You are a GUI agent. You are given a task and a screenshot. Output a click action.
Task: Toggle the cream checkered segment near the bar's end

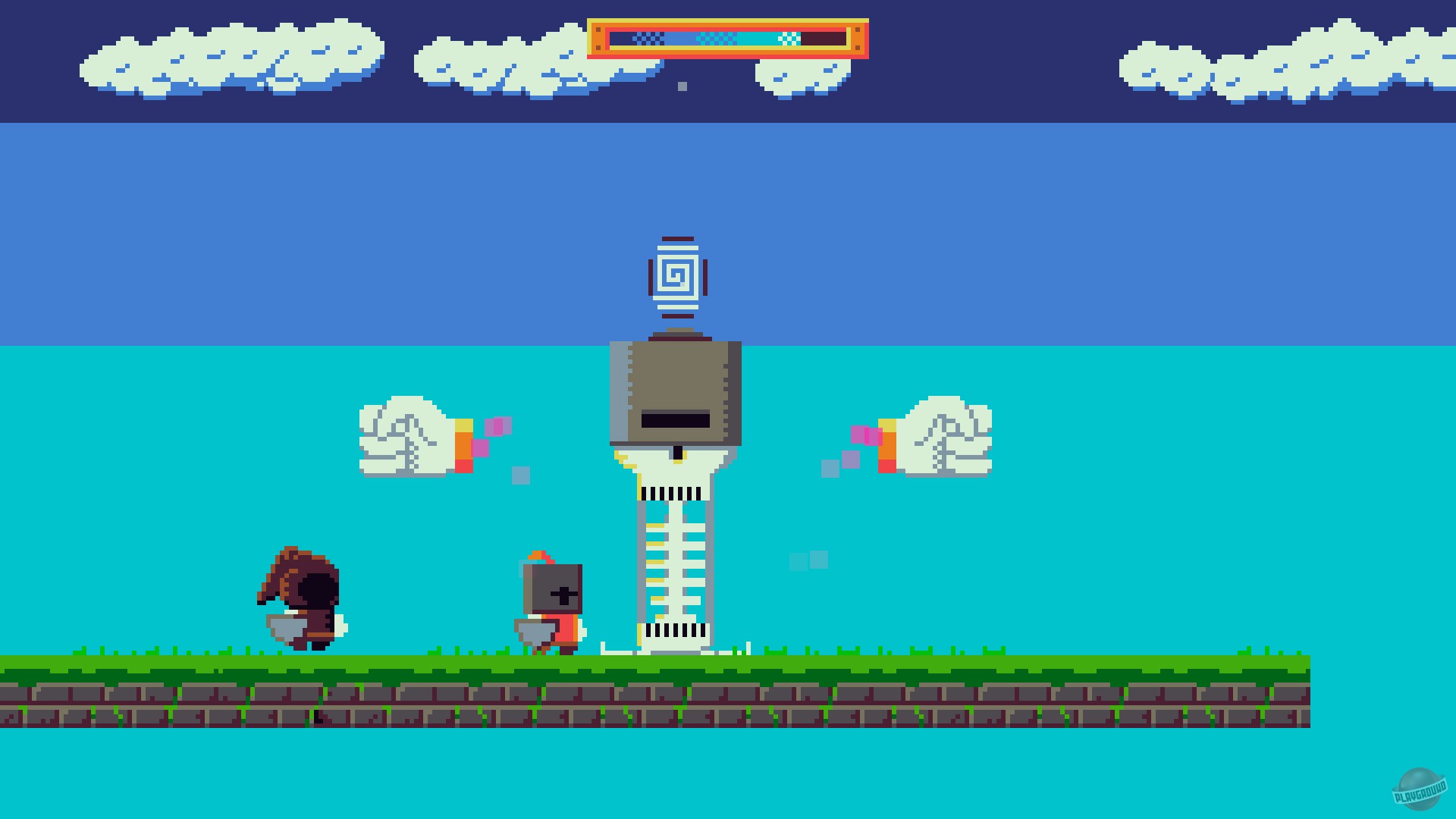coord(790,36)
